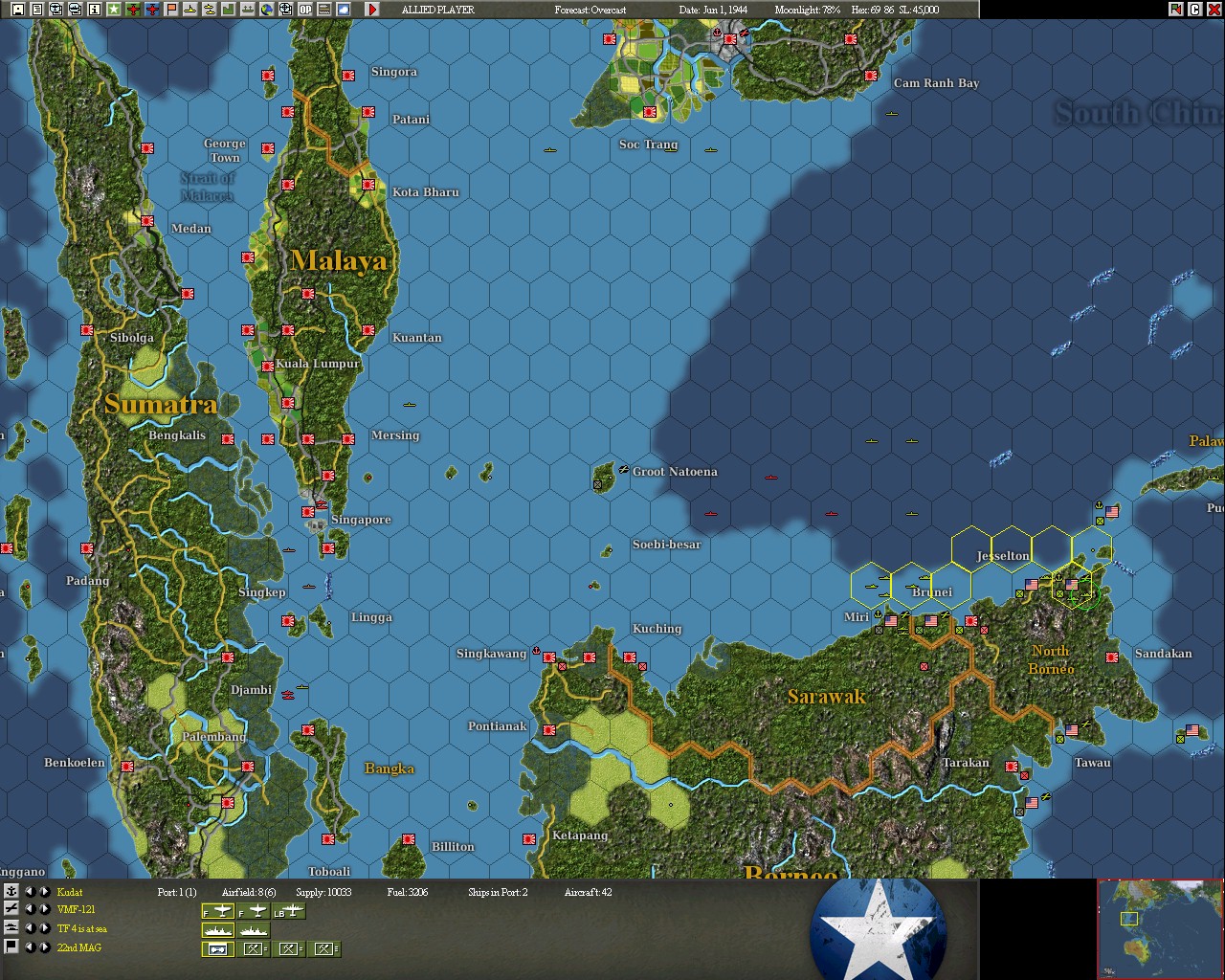Click the unit information 'i' toolbar icon
The image size is (1225, 980).
(94, 9)
